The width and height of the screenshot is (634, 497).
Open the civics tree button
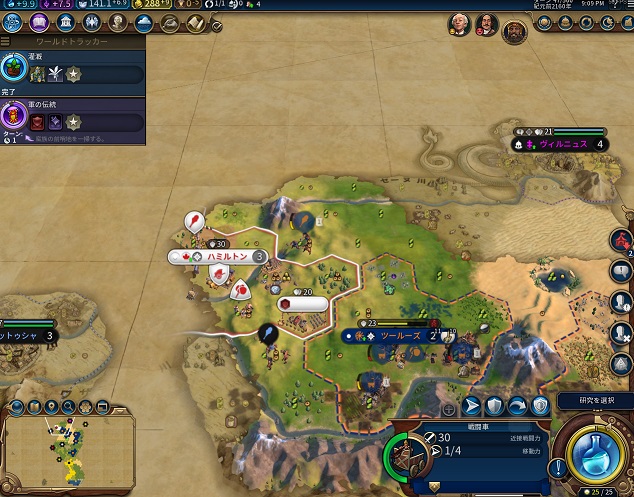(38, 22)
